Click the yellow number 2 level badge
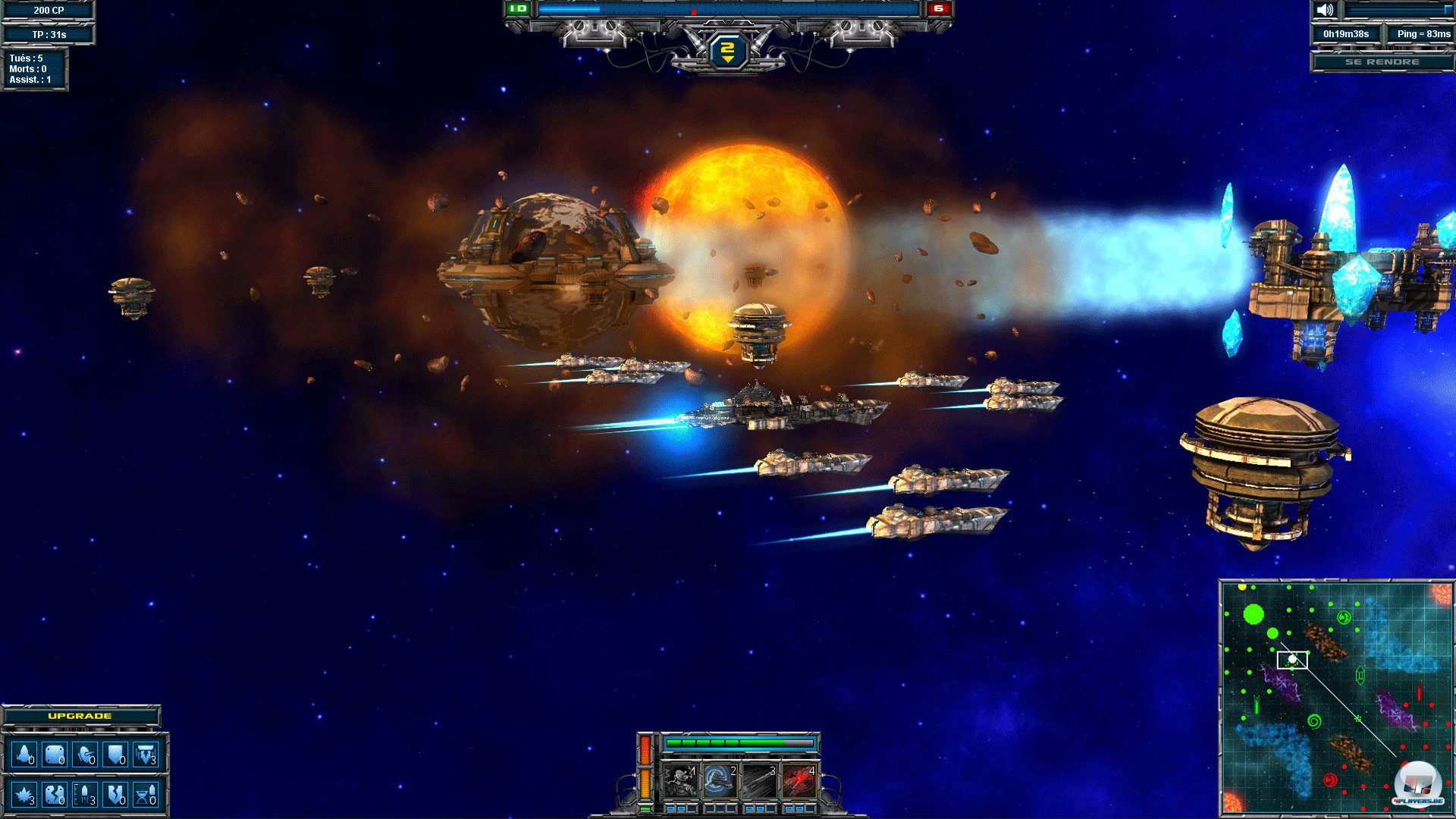The width and height of the screenshot is (1456, 819). click(727, 52)
